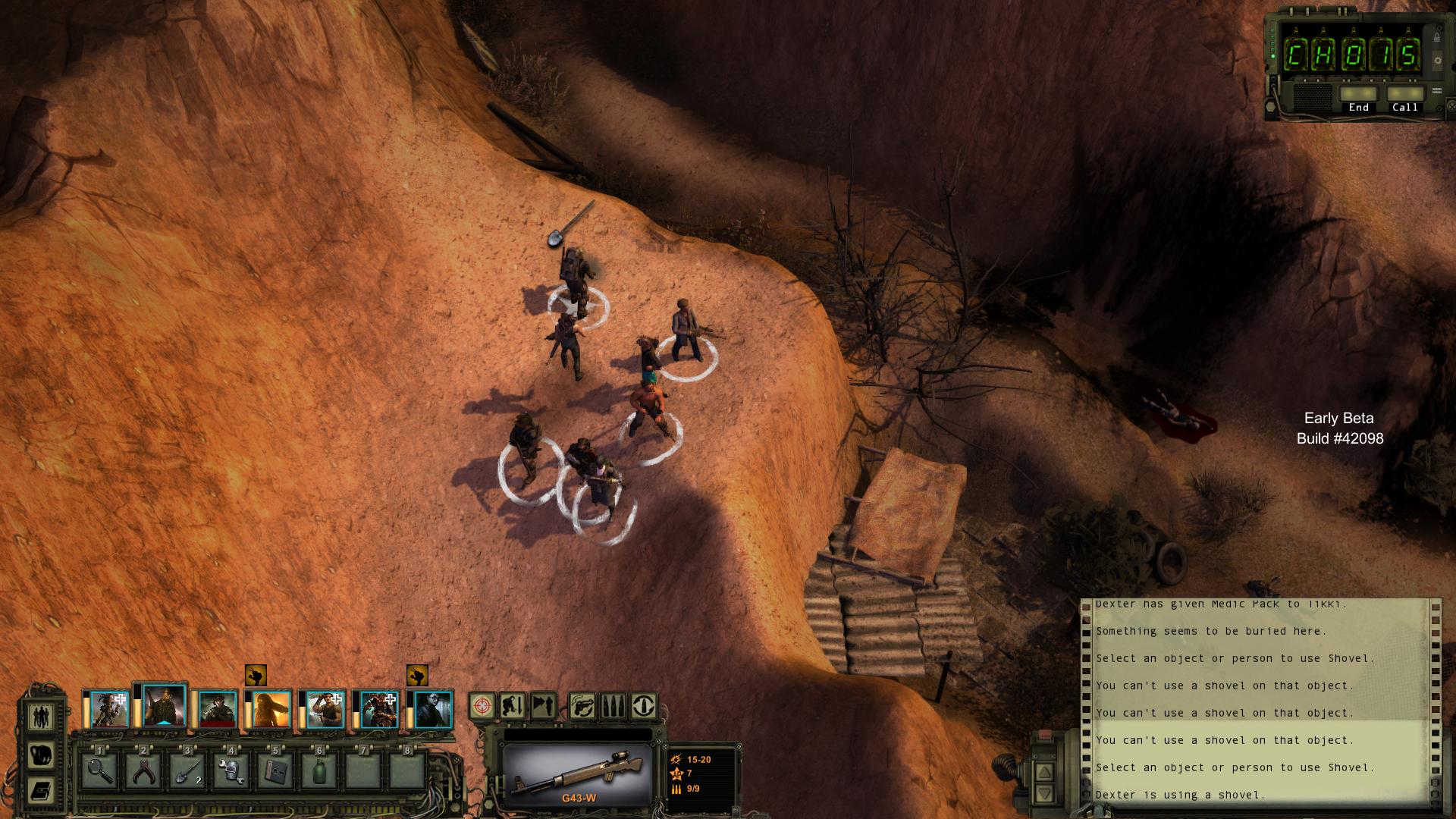Viewport: 1456px width, 819px height.
Task: Select the orange-tinted party portrait
Action: (x=271, y=710)
